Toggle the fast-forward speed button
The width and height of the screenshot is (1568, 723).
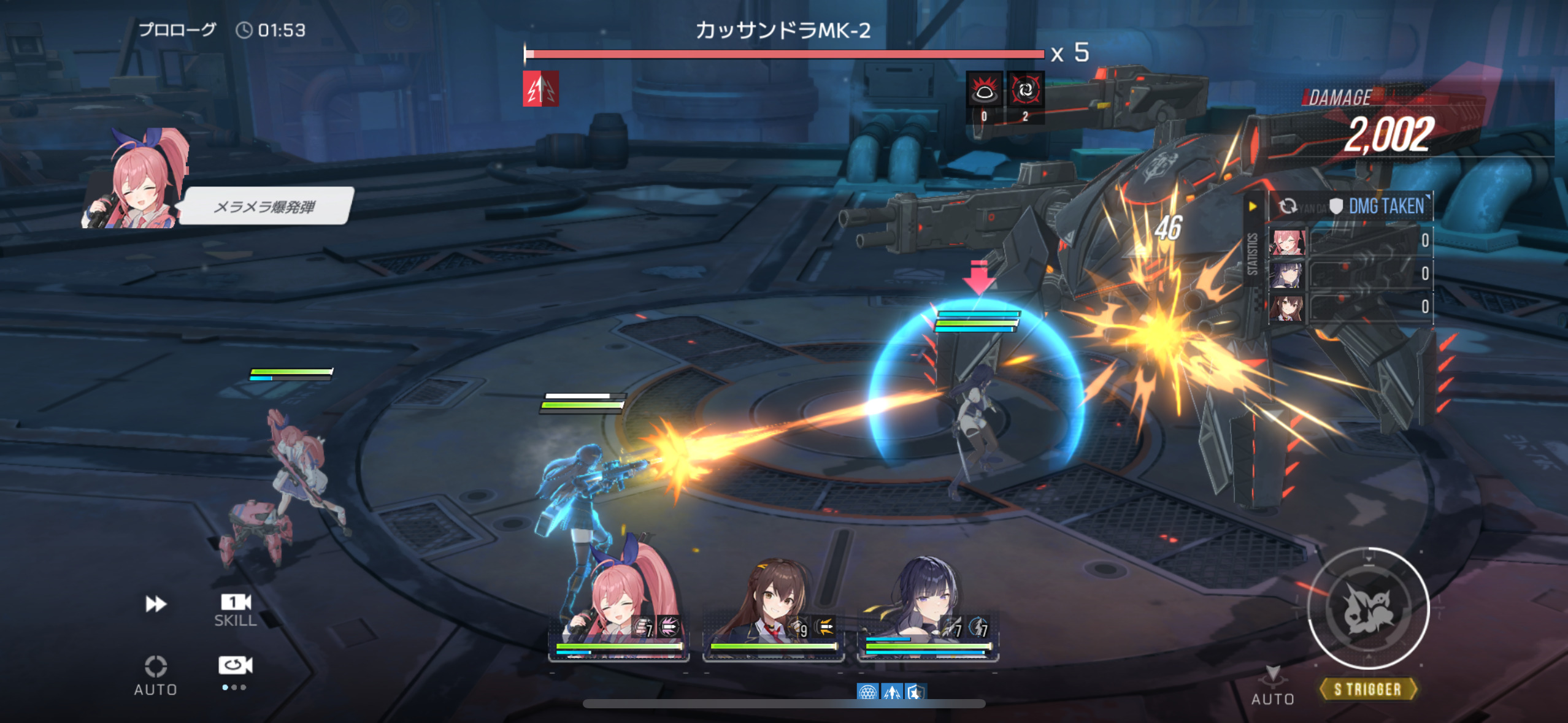coord(156,604)
